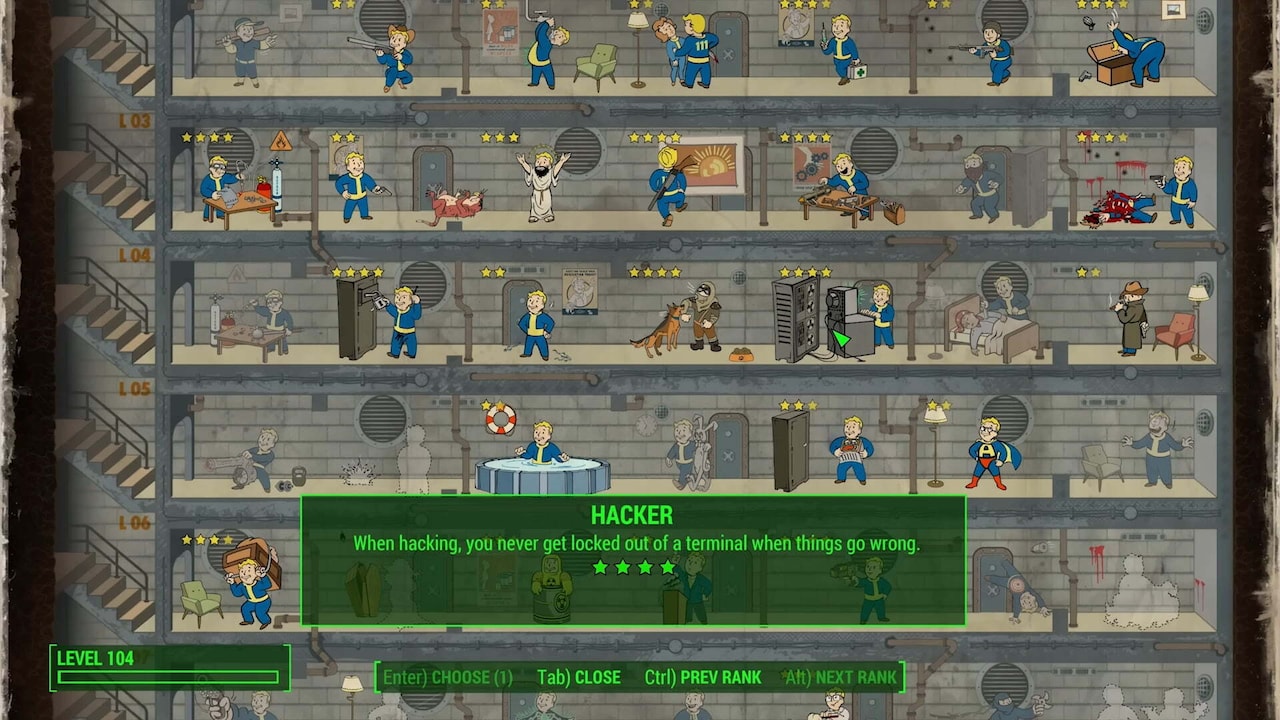Pick the Mysterious Stranger perk in trench coat
Image resolution: width=1280 pixels, height=720 pixels.
[1135, 318]
